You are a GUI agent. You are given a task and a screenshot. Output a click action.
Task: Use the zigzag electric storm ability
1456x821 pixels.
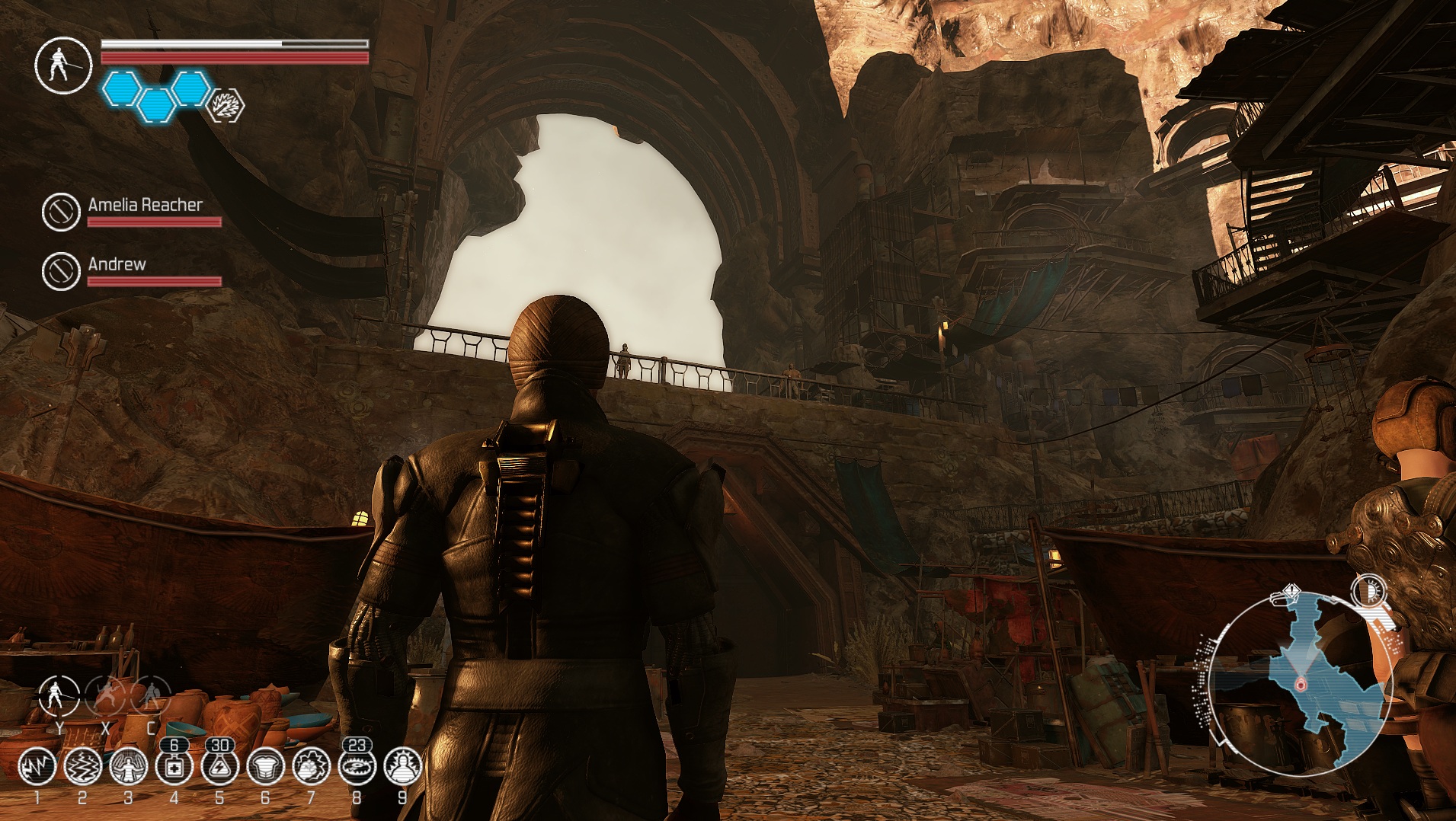82,766
